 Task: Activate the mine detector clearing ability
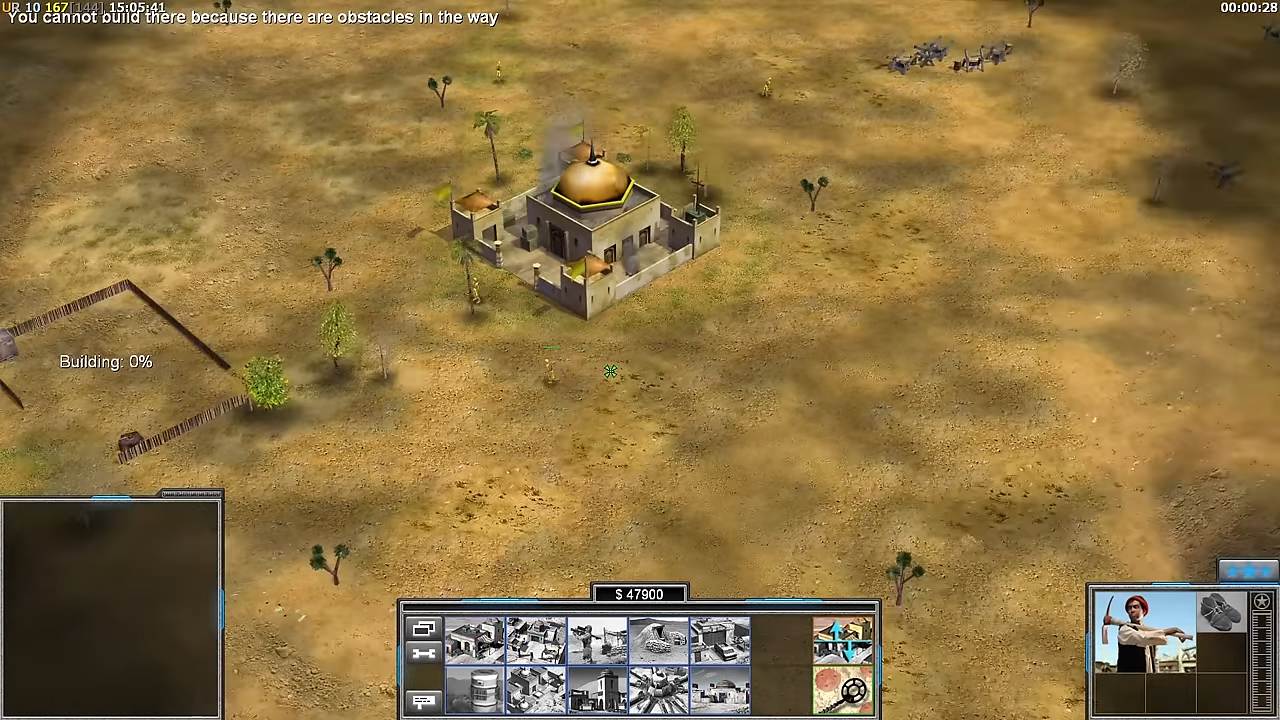click(842, 690)
